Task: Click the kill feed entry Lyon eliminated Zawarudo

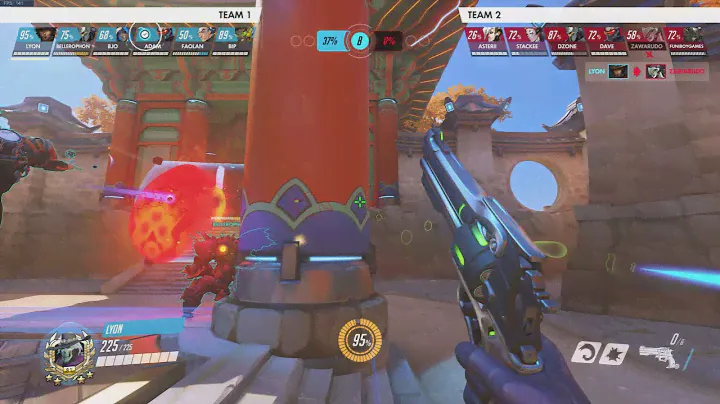Action: [640, 71]
